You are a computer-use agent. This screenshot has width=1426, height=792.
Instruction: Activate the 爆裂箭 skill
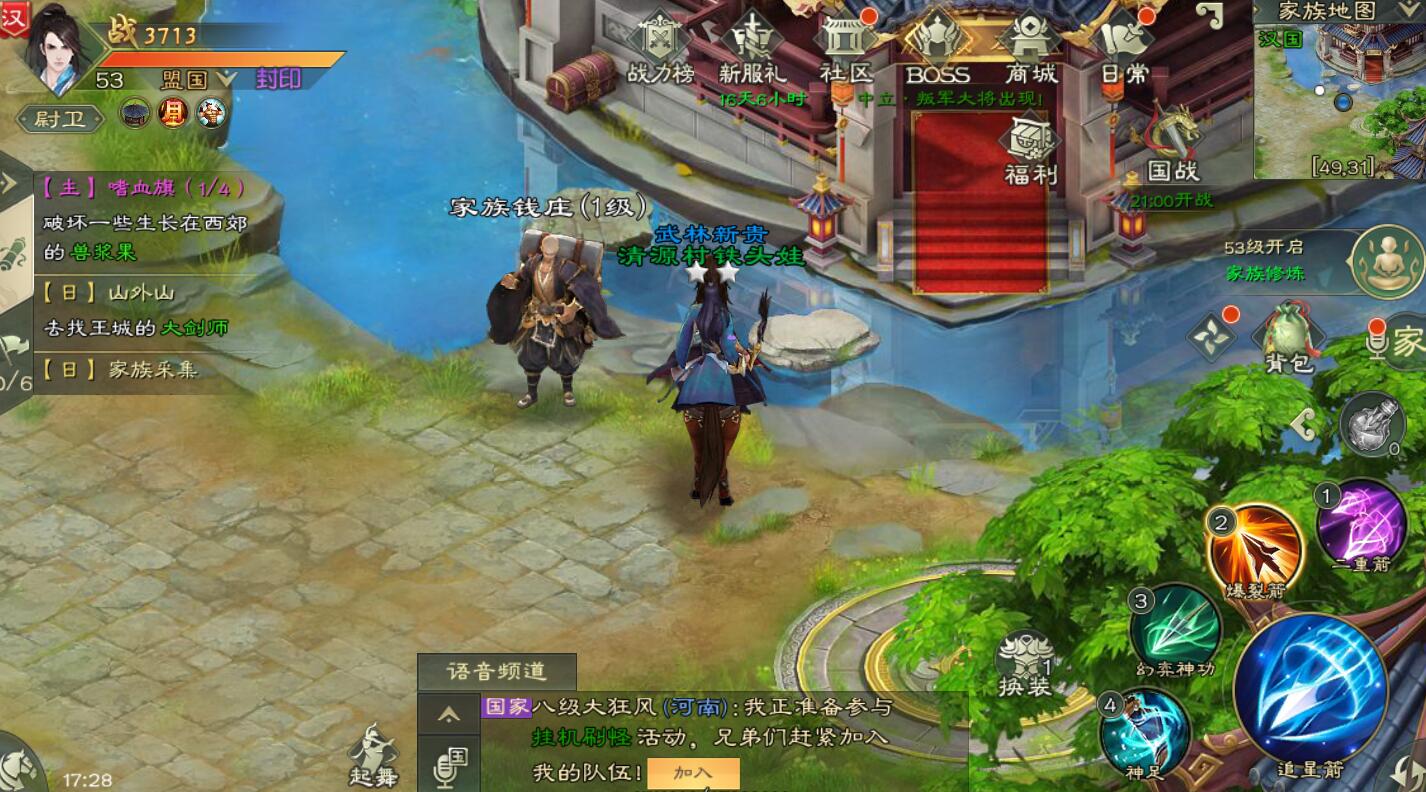tap(1254, 550)
